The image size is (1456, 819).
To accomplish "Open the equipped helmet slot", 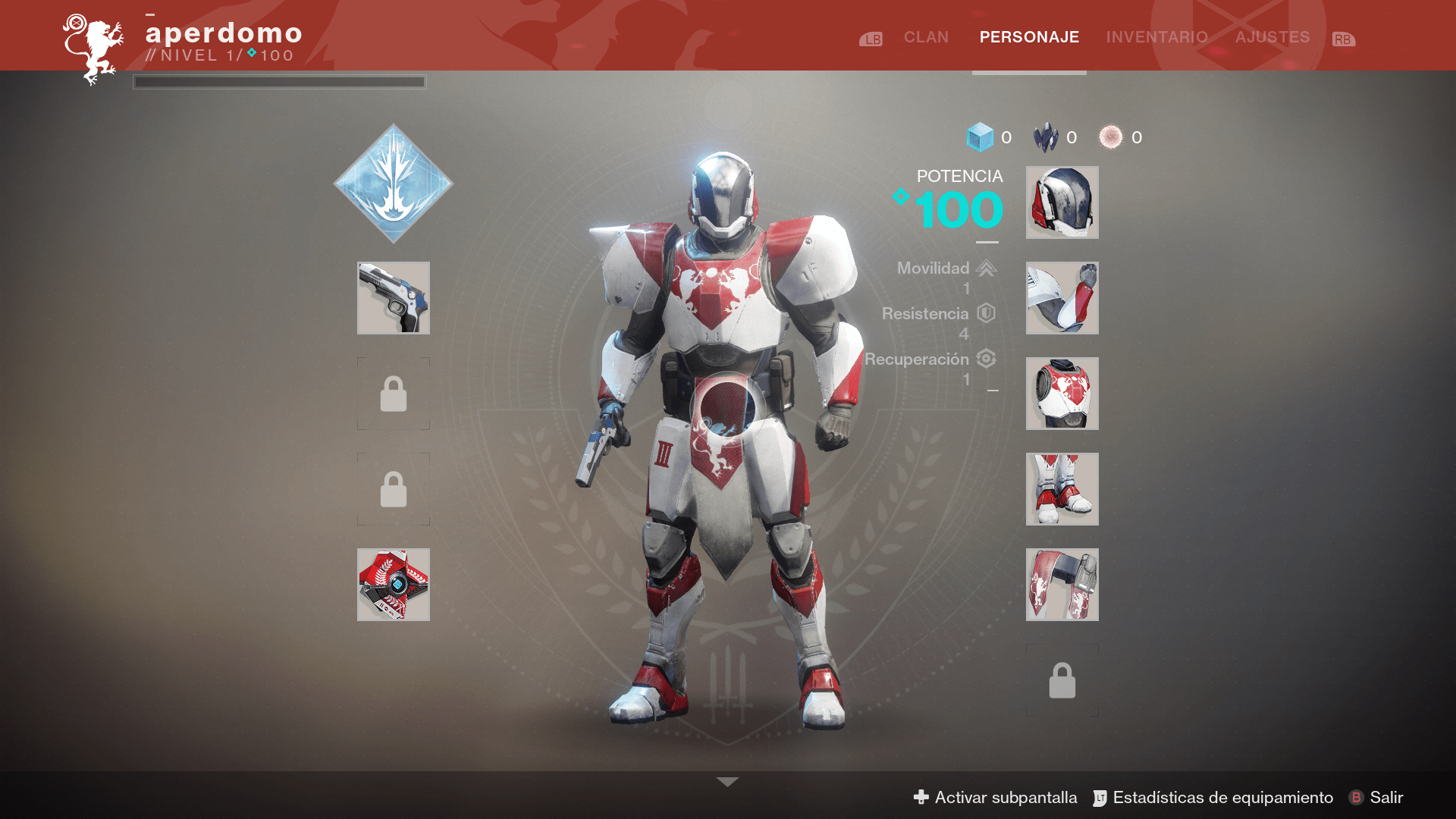I will [1062, 202].
